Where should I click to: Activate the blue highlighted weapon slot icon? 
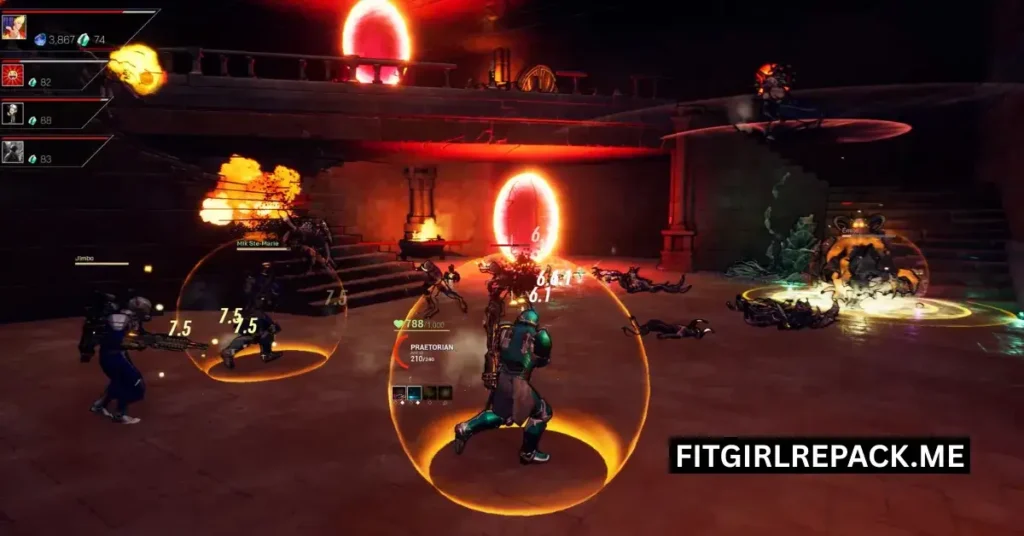point(414,394)
